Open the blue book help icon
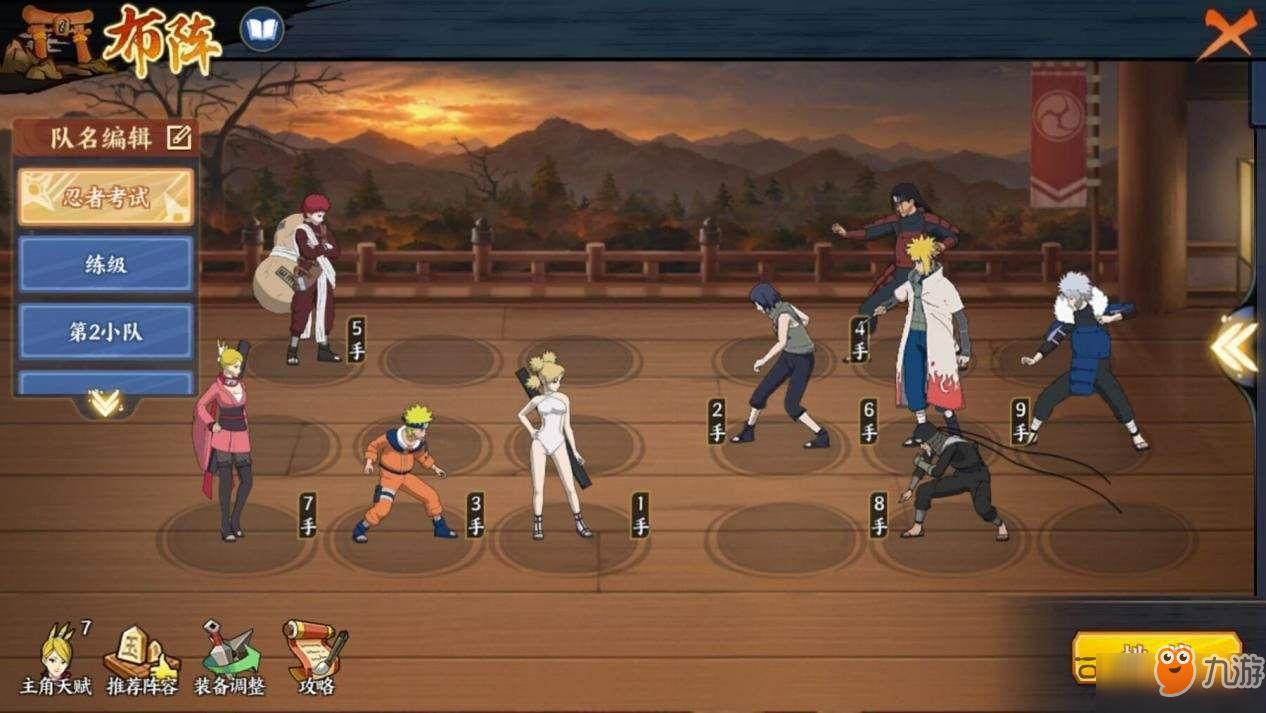 pyautogui.click(x=262, y=30)
